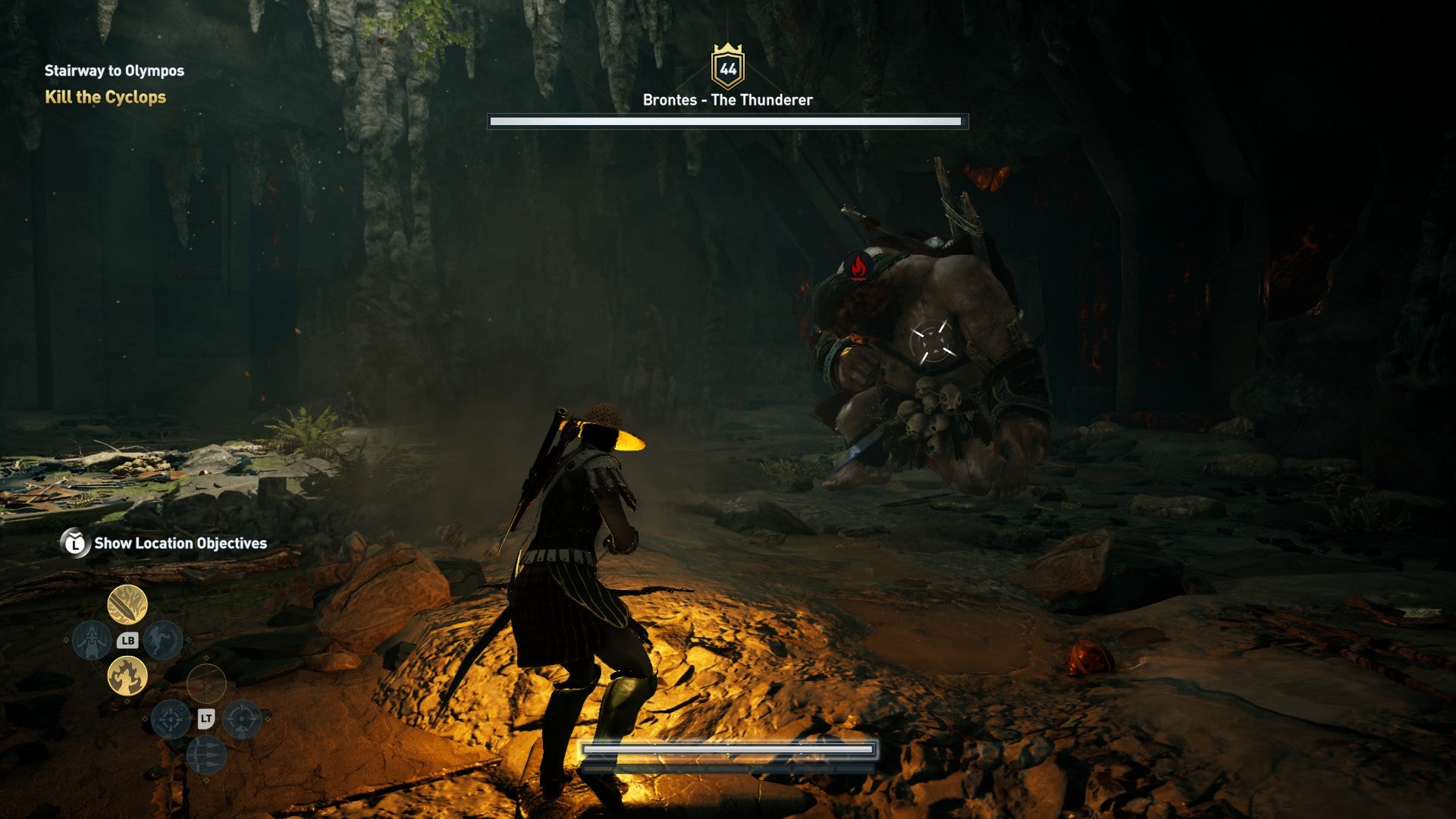Click the Stairway to Olympos quest title

click(x=114, y=71)
